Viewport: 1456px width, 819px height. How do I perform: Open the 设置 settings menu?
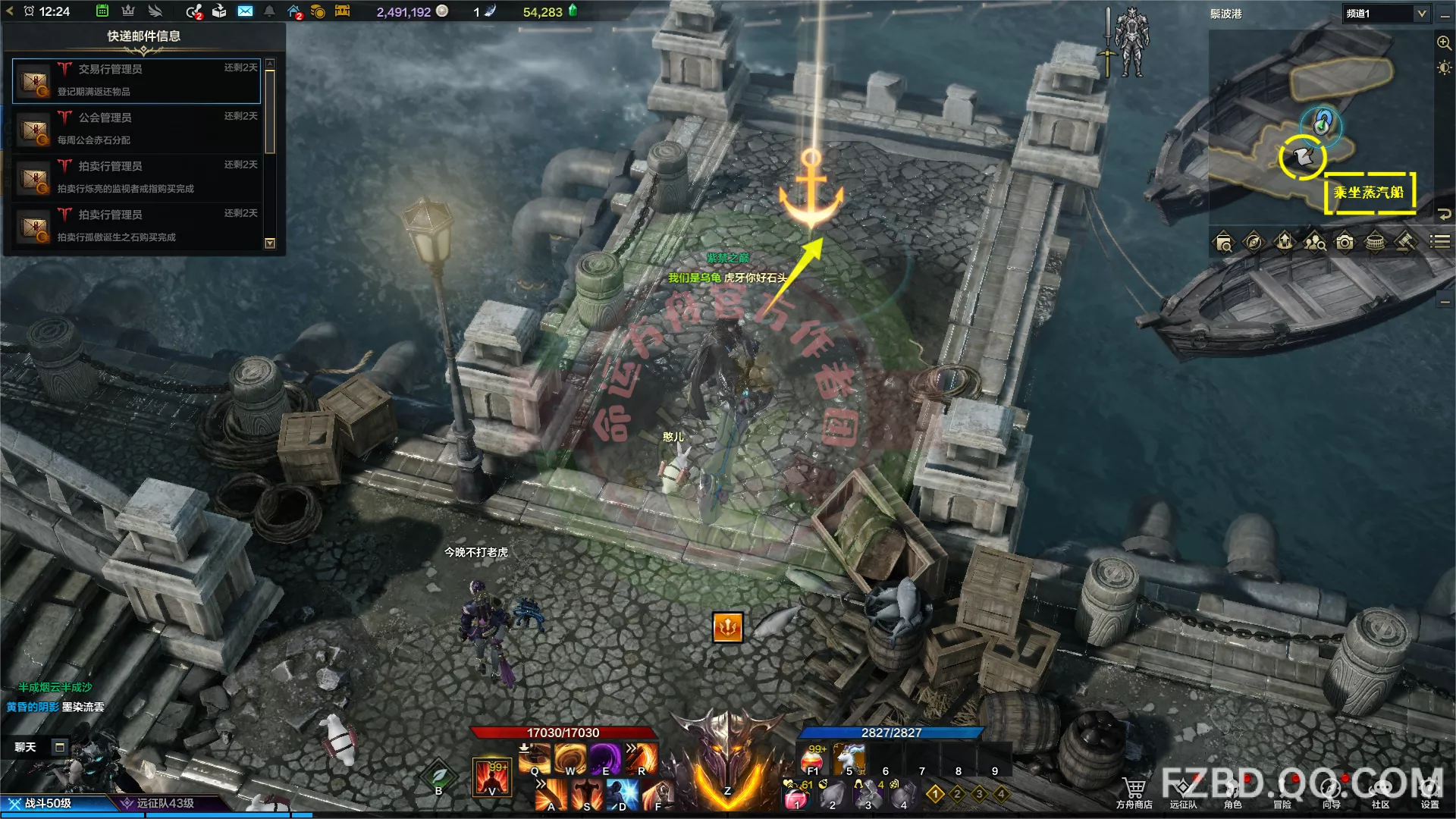tap(1429, 792)
